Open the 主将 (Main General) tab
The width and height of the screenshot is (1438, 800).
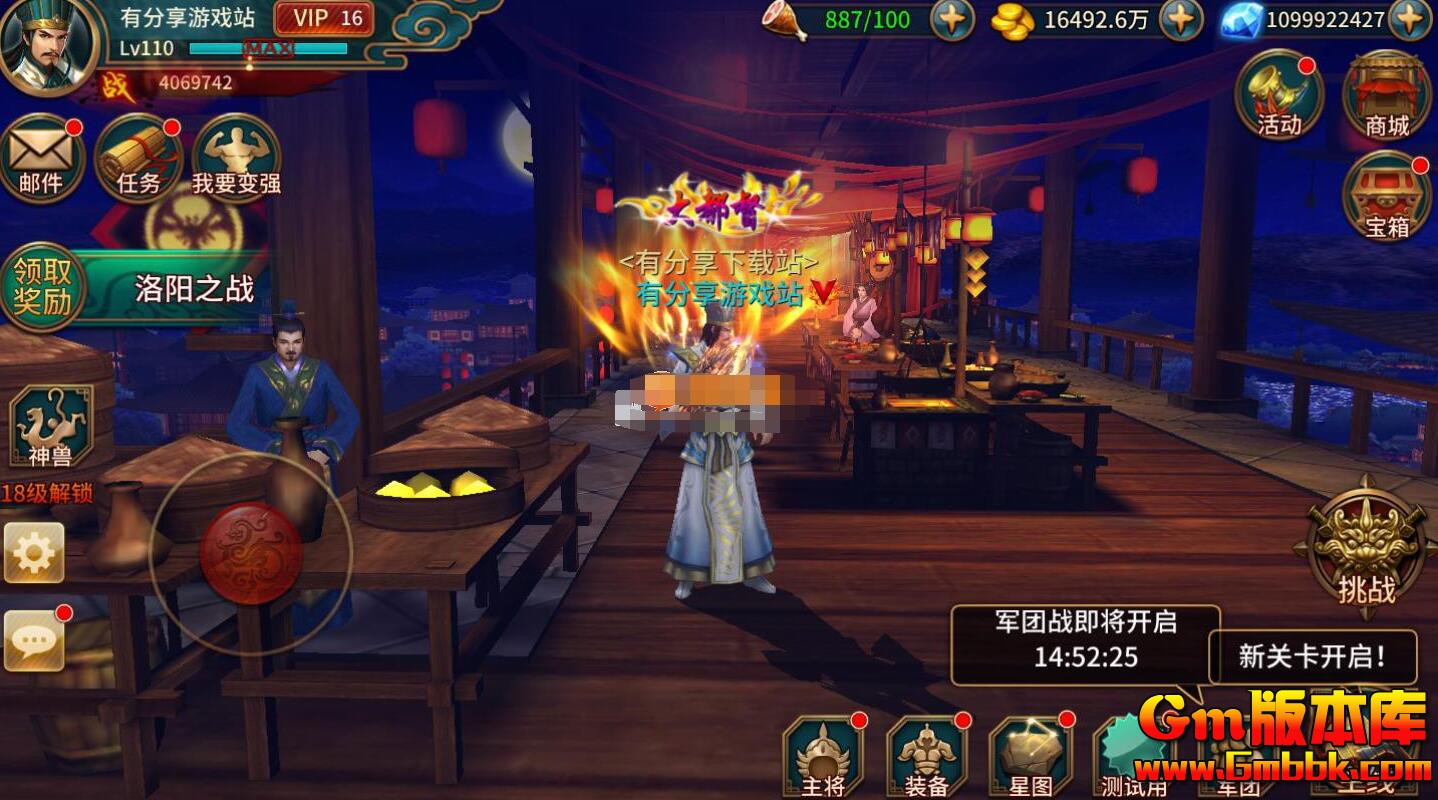point(825,755)
